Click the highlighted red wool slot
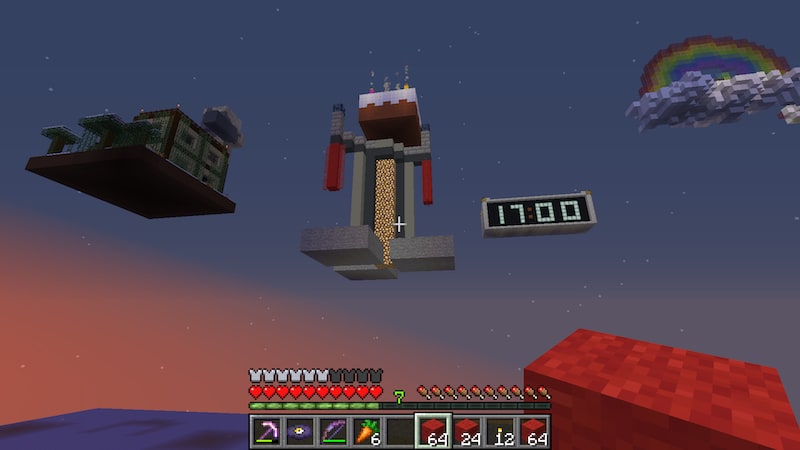 pyautogui.click(x=433, y=432)
